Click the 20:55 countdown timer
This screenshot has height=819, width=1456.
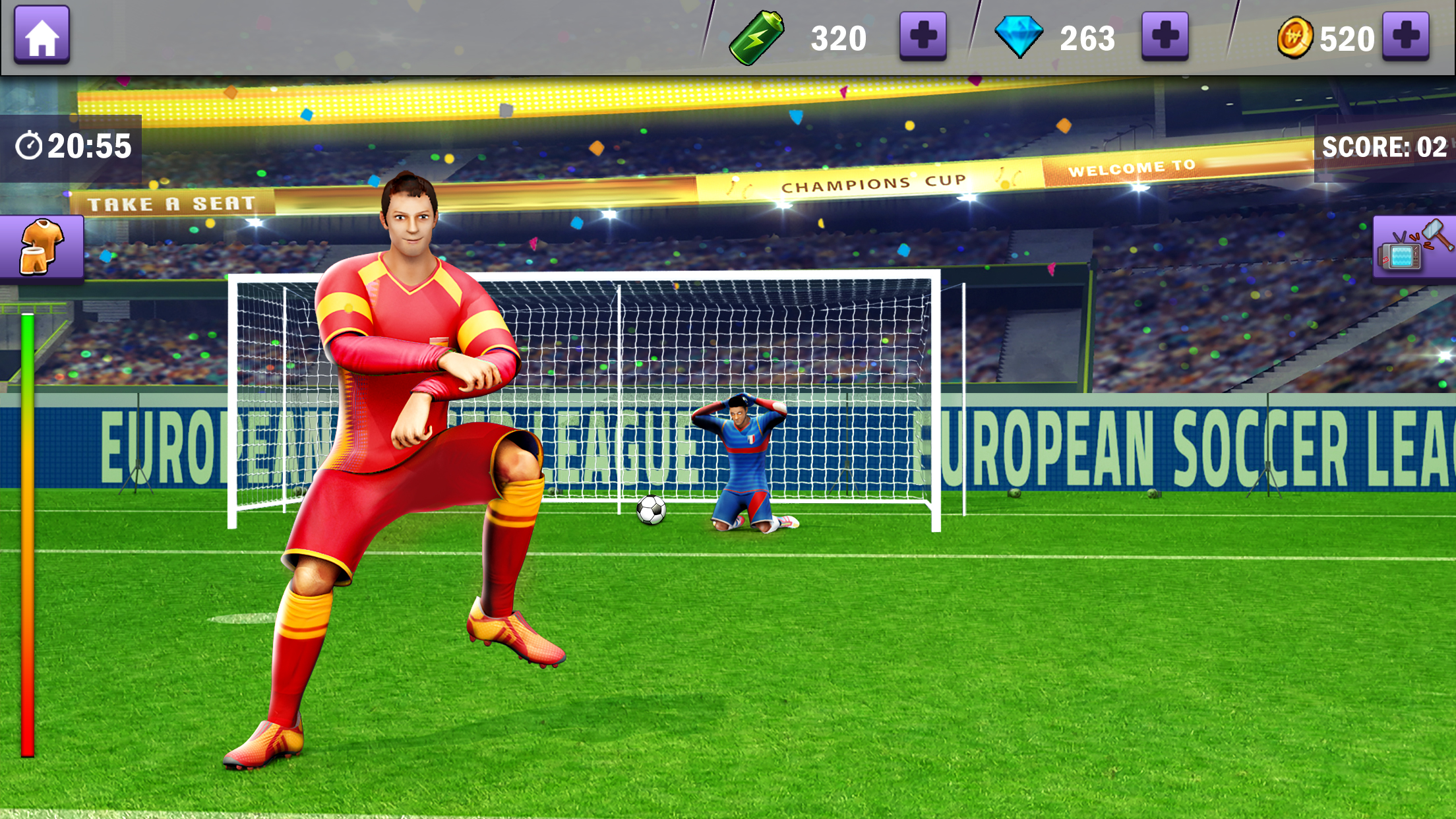point(89,146)
